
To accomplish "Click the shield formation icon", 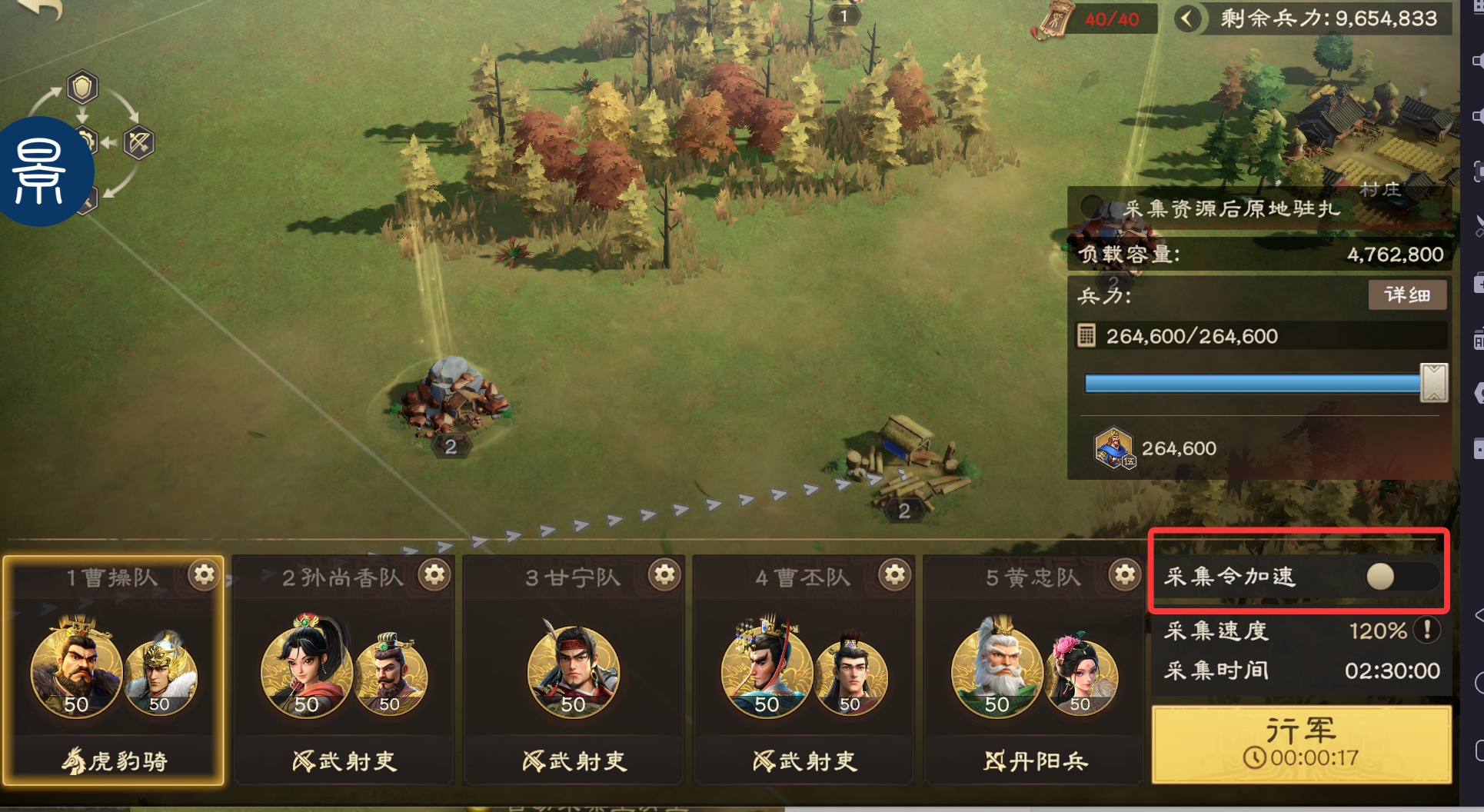I will point(82,88).
